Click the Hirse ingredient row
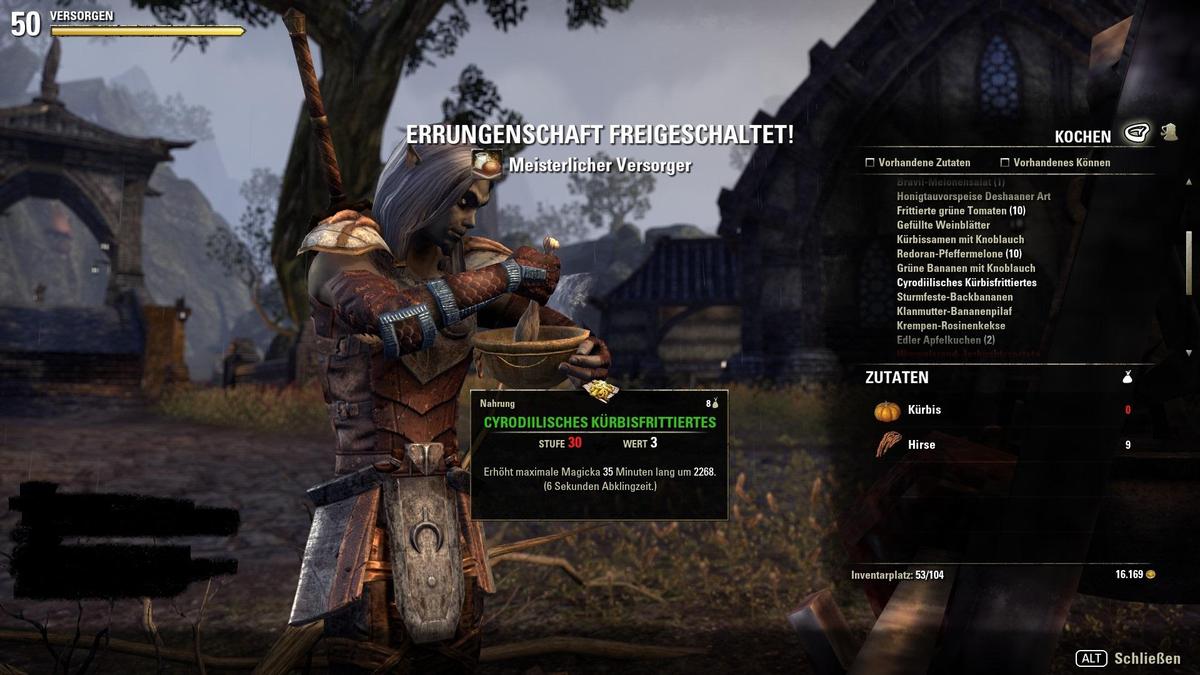1200x675 pixels. tap(1000, 445)
